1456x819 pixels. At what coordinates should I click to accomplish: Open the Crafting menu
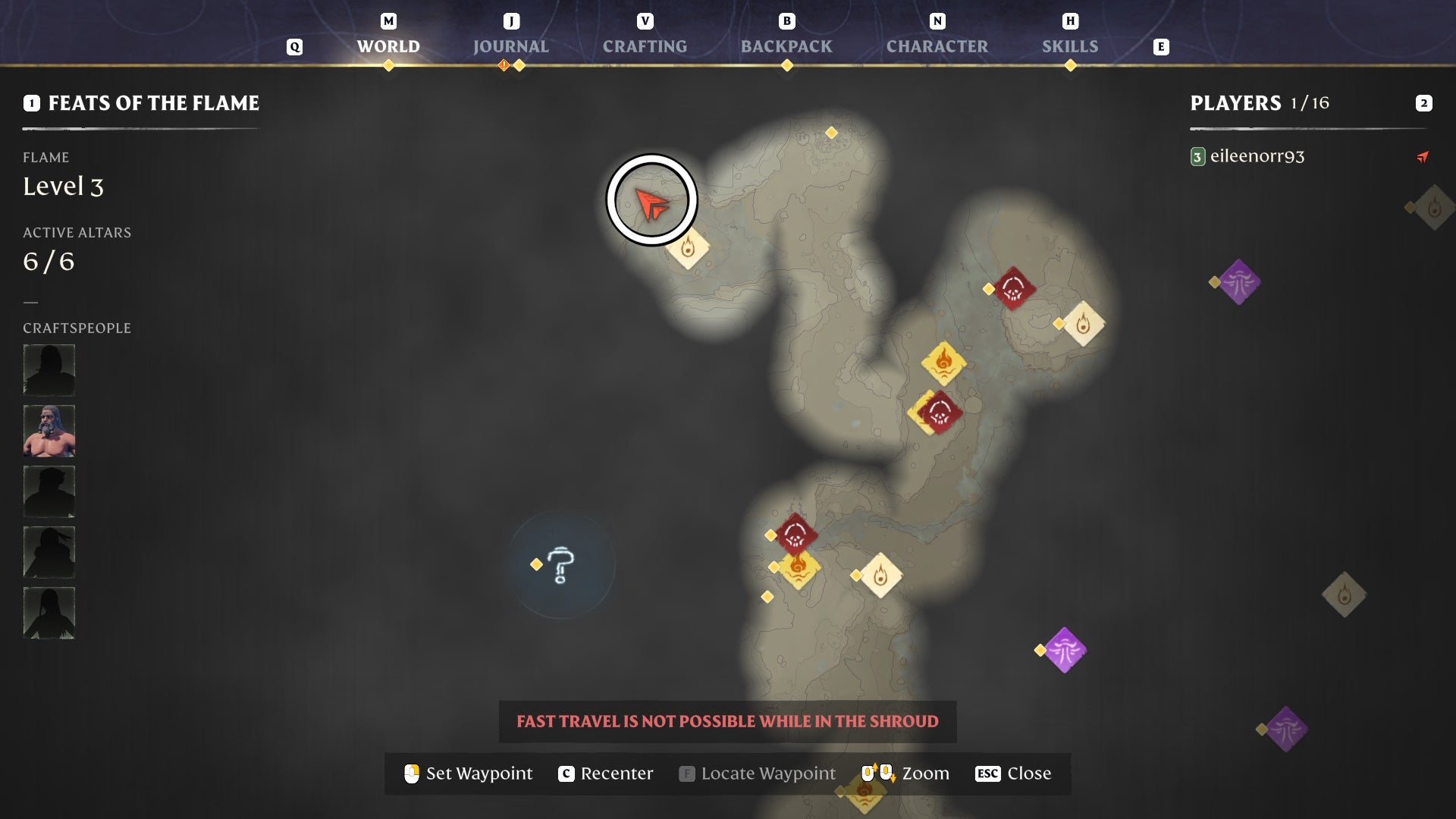[644, 46]
